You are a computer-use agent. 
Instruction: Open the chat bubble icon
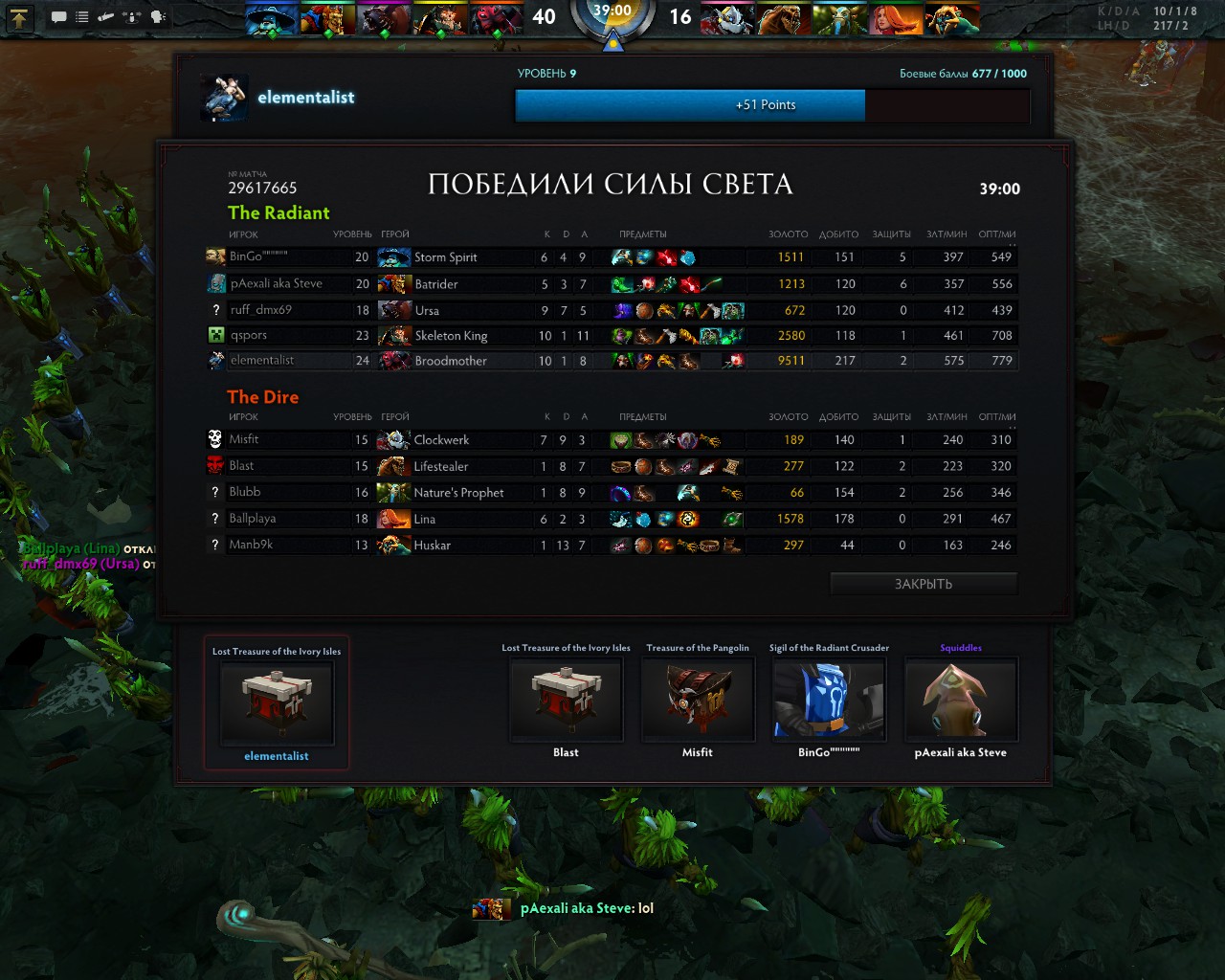click(x=58, y=16)
